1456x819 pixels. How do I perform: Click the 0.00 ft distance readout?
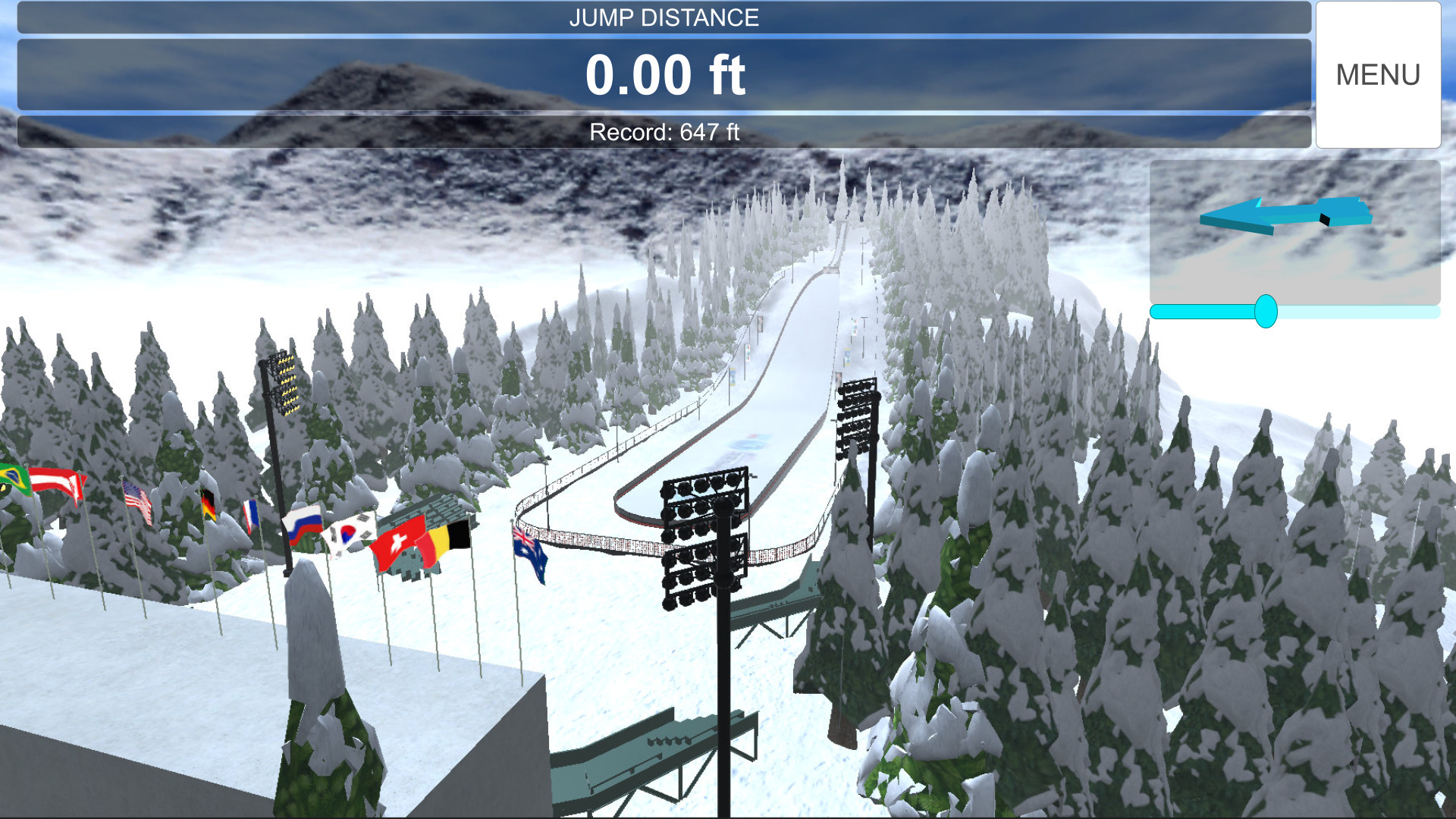tap(666, 74)
